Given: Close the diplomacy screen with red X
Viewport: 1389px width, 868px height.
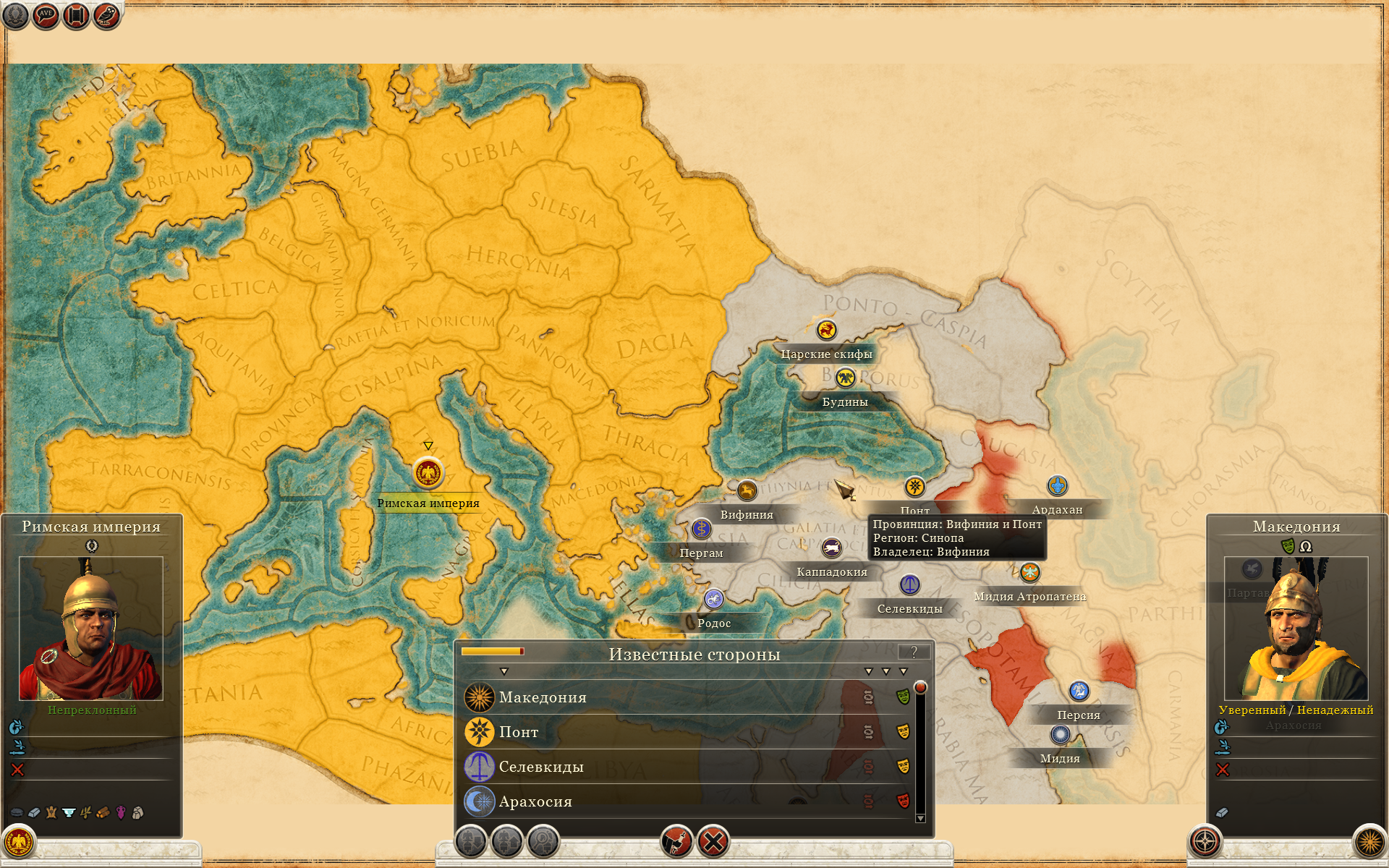Looking at the screenshot, I should click(713, 842).
